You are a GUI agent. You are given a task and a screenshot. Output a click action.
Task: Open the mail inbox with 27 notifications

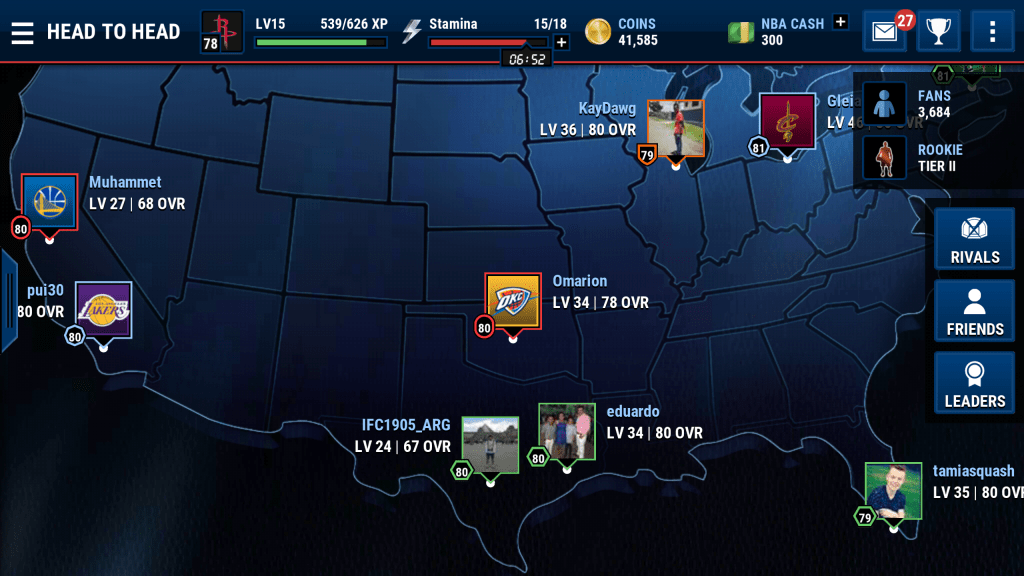tap(884, 32)
